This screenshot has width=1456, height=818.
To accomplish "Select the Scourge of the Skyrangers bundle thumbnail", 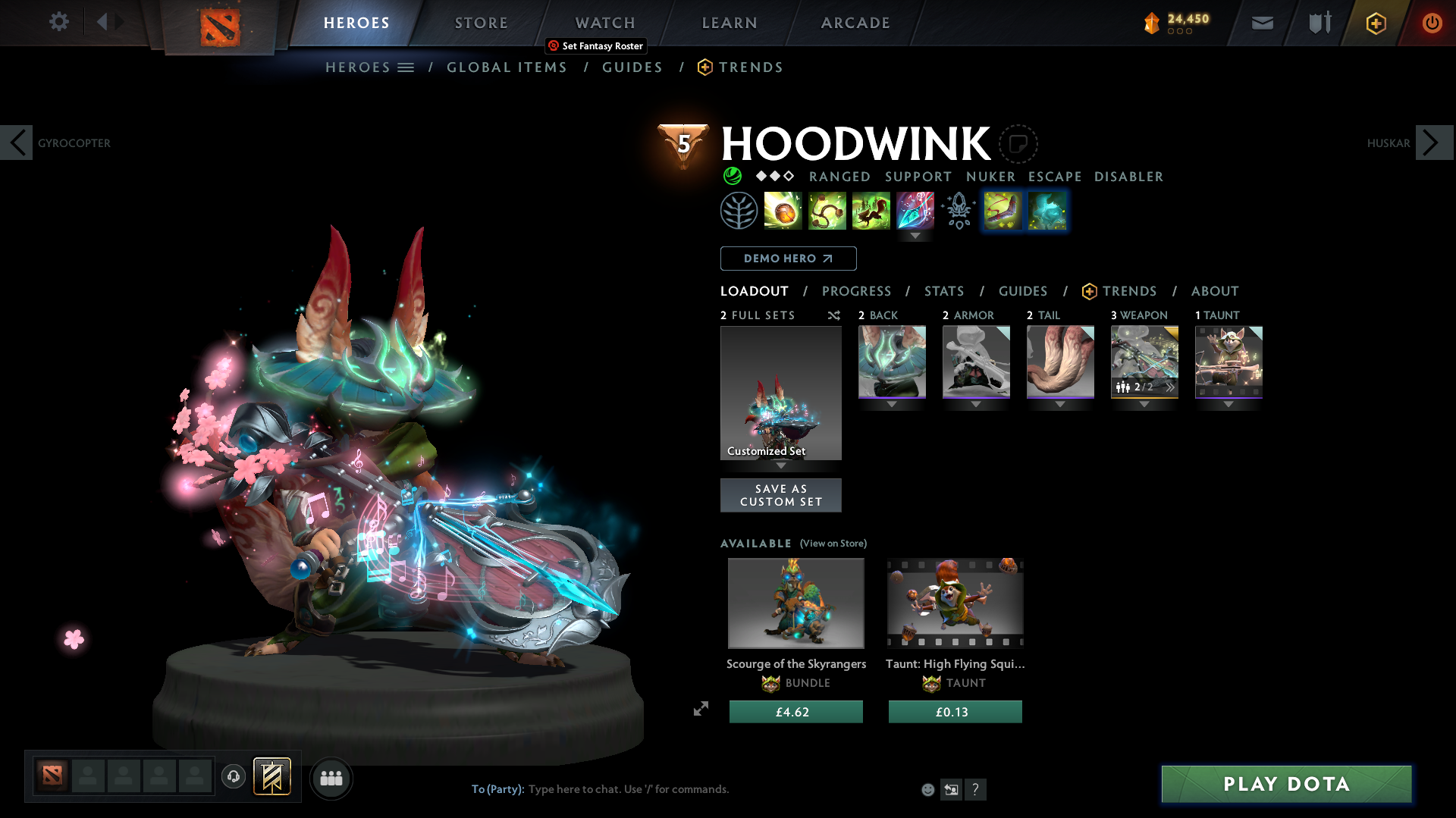I will (795, 603).
